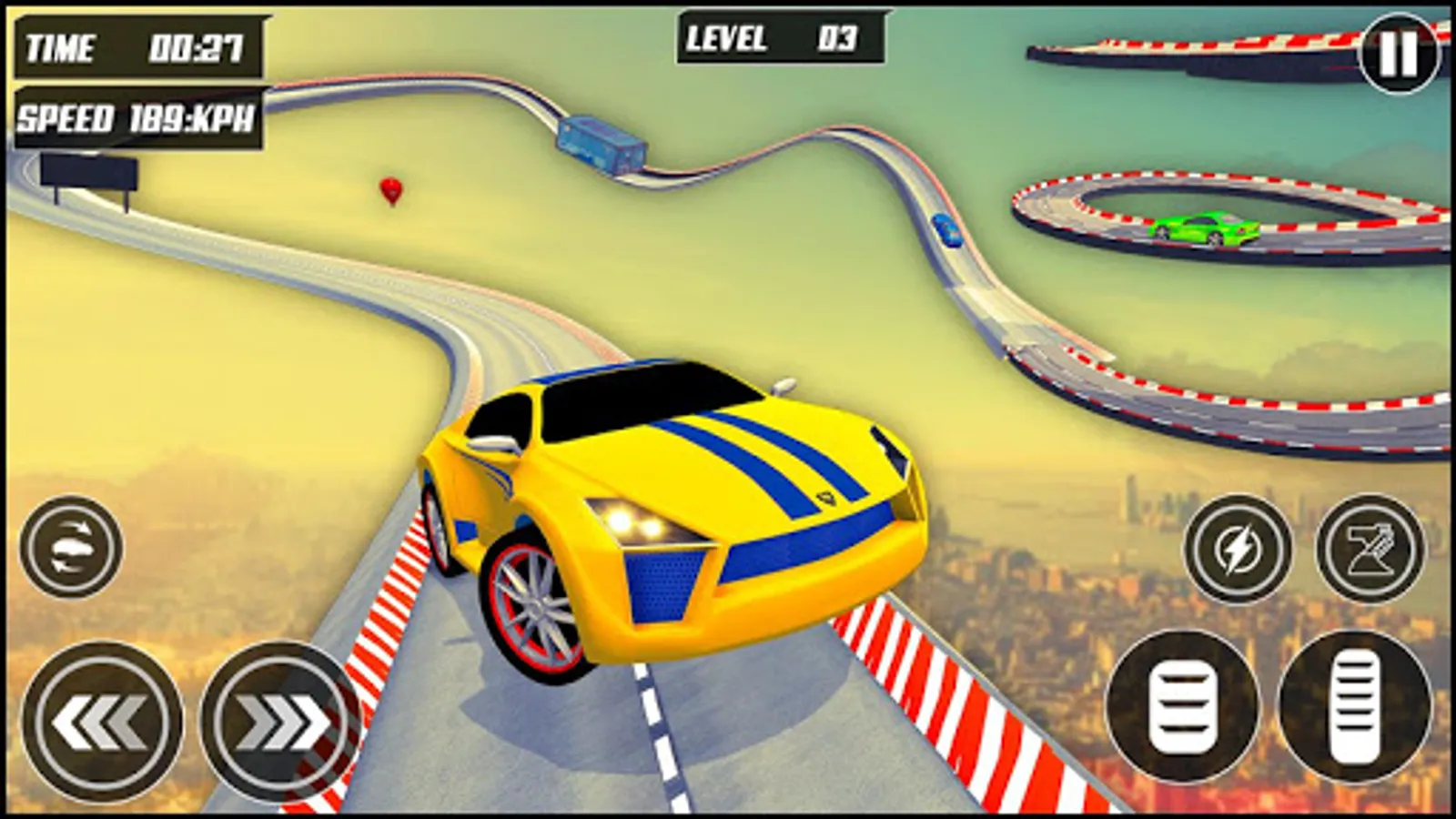Hit the accelerator pedal
The height and width of the screenshot is (819, 1456).
1354,705
